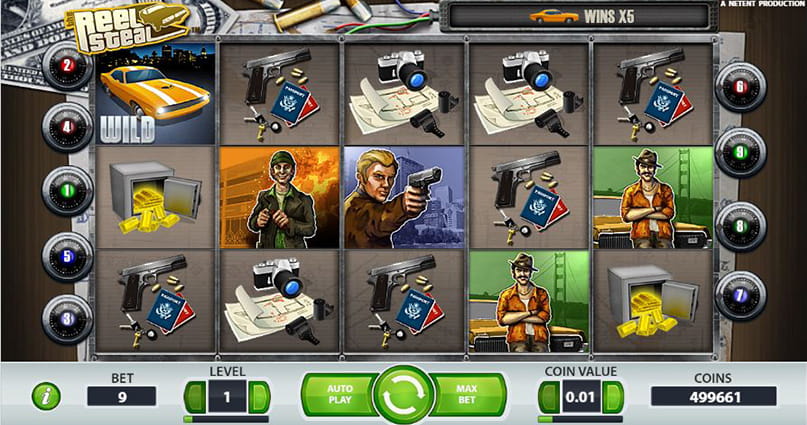
Task: Decrease the bet Level
Action: (194, 396)
